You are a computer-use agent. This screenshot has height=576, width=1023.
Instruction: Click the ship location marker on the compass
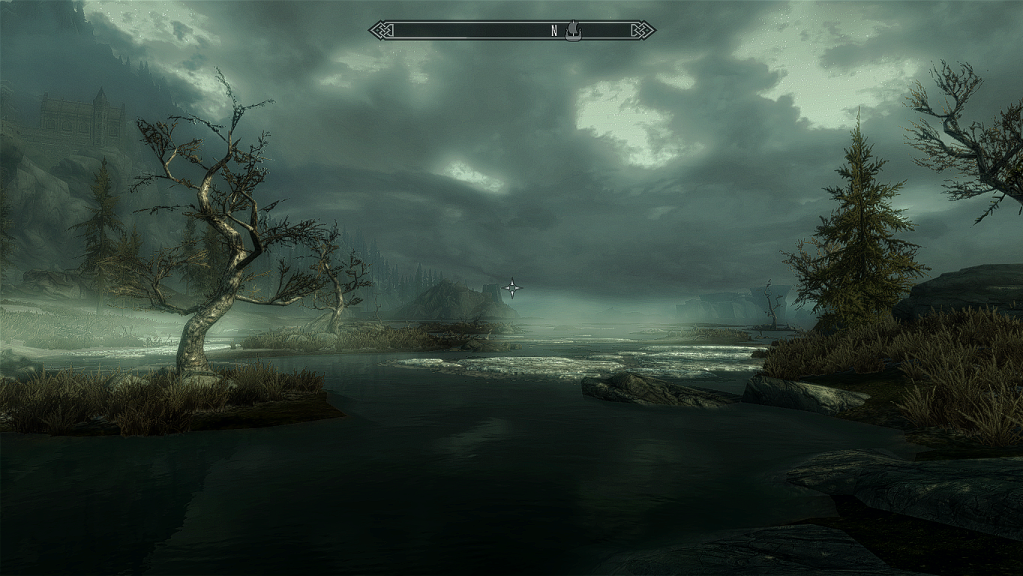573,30
